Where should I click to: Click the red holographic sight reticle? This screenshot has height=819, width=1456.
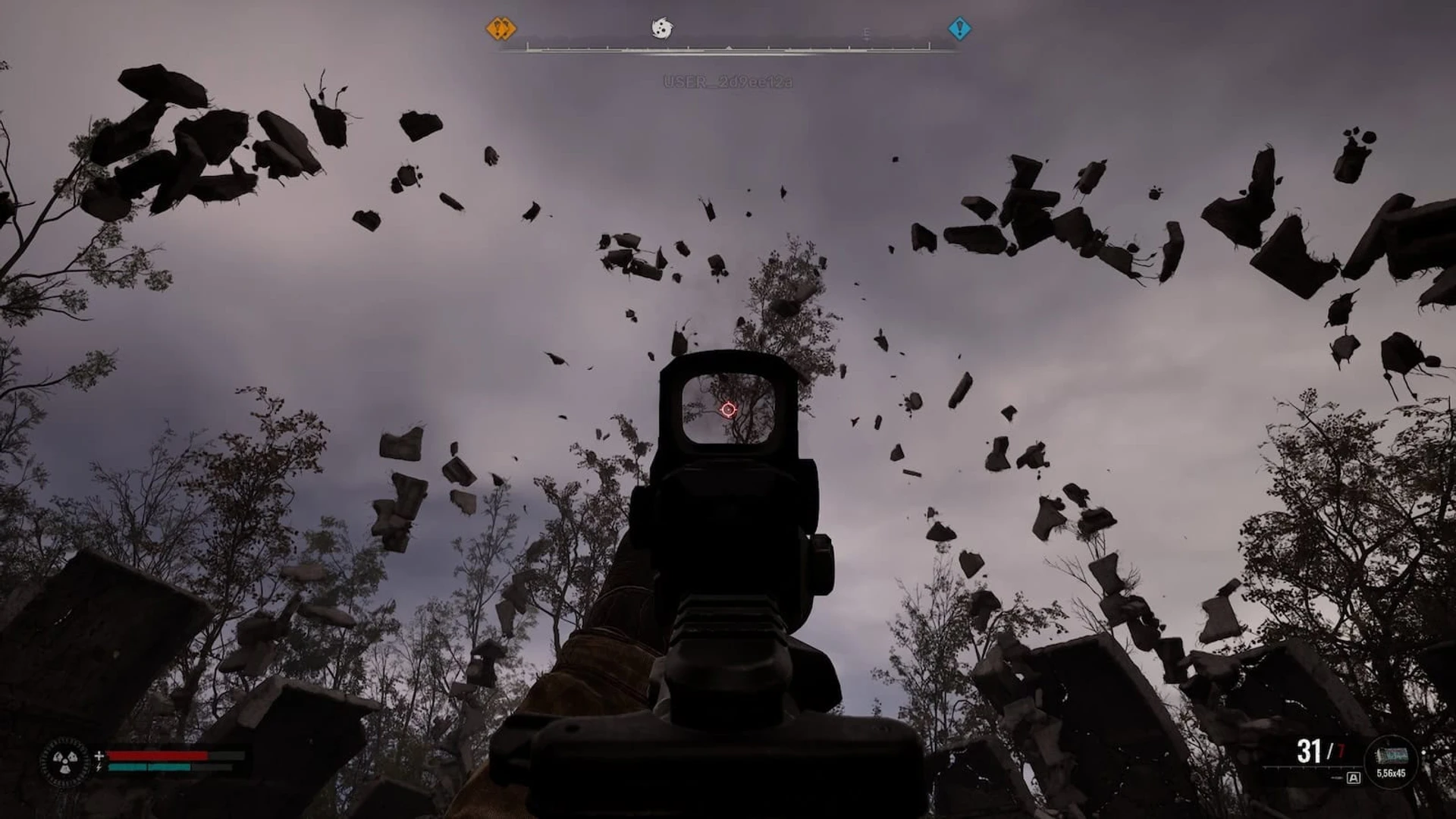point(726,409)
